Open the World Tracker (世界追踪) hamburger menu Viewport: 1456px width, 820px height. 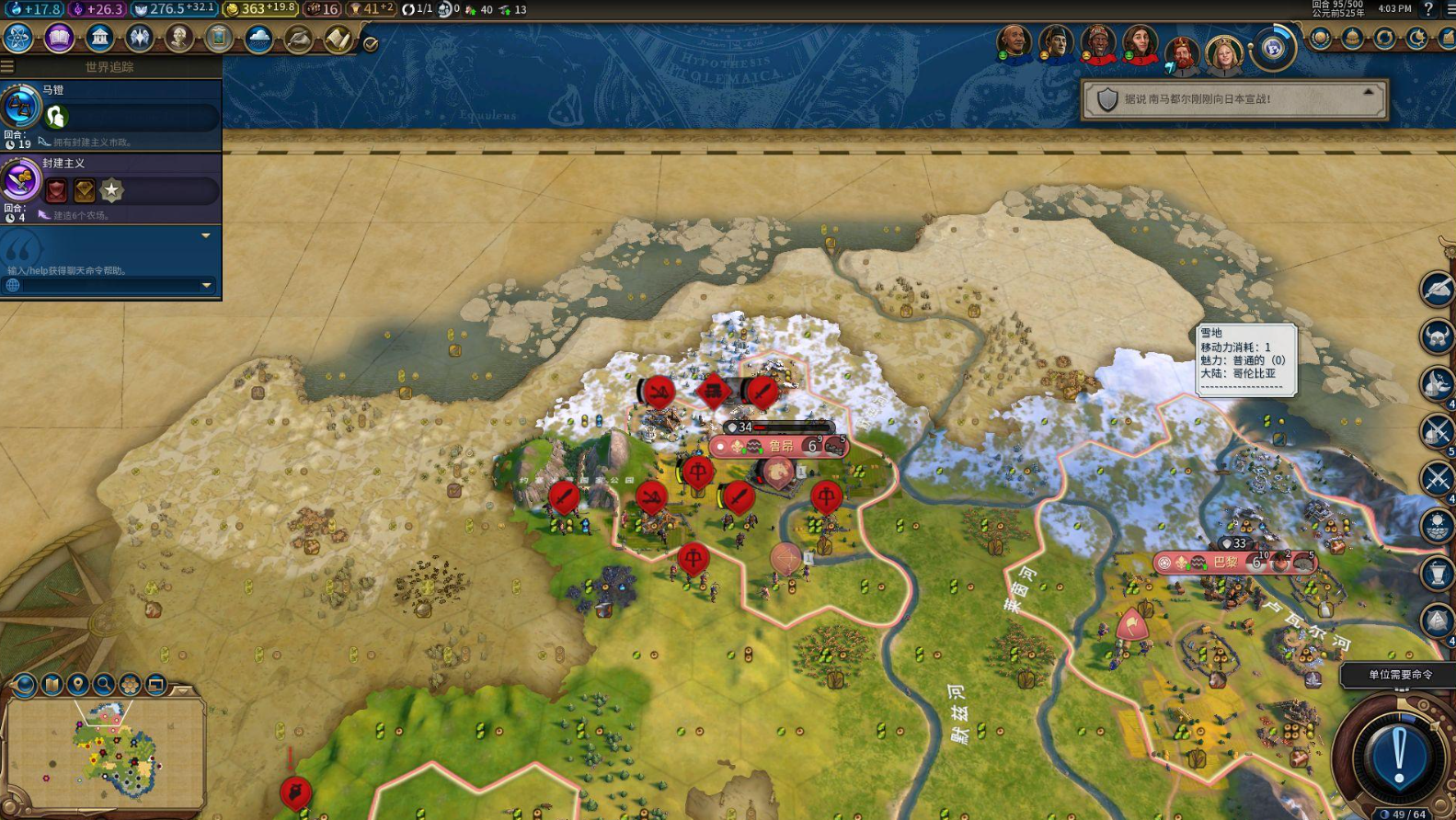click(x=7, y=66)
